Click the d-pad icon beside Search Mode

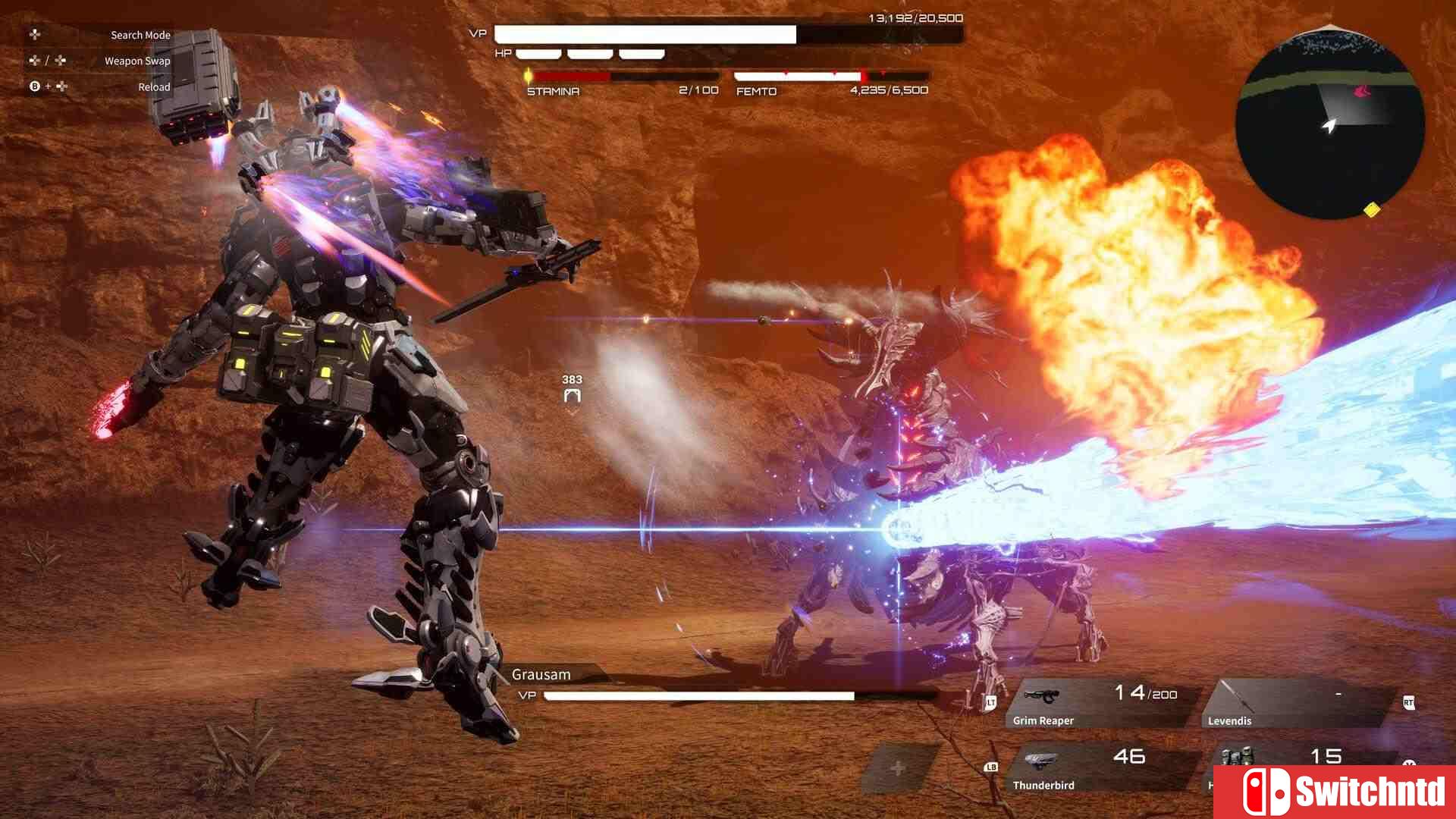click(34, 35)
